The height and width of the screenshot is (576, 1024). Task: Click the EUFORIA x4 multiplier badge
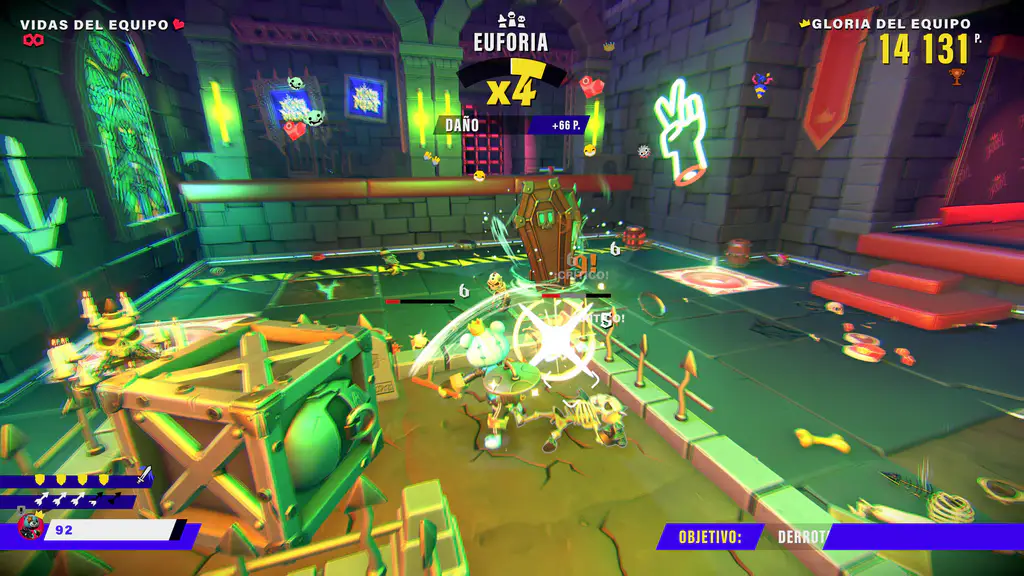pos(512,87)
